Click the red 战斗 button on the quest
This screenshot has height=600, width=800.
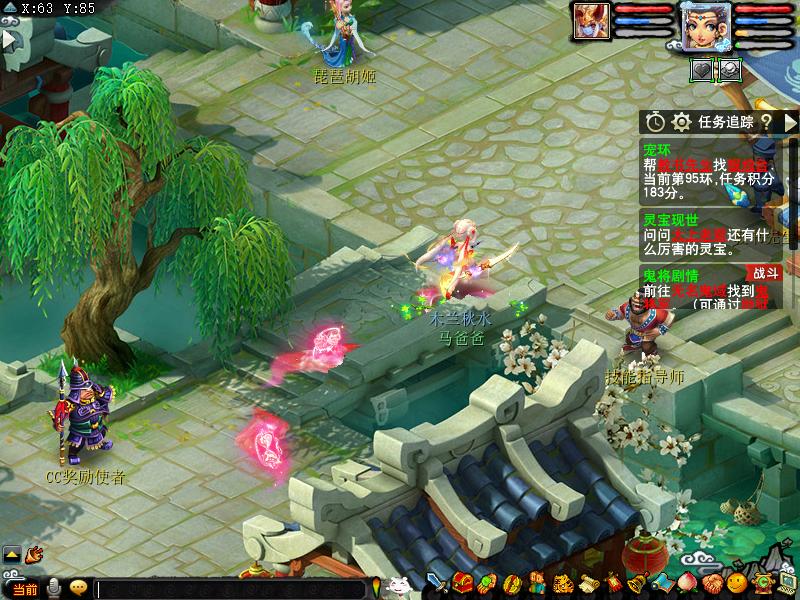point(763,273)
